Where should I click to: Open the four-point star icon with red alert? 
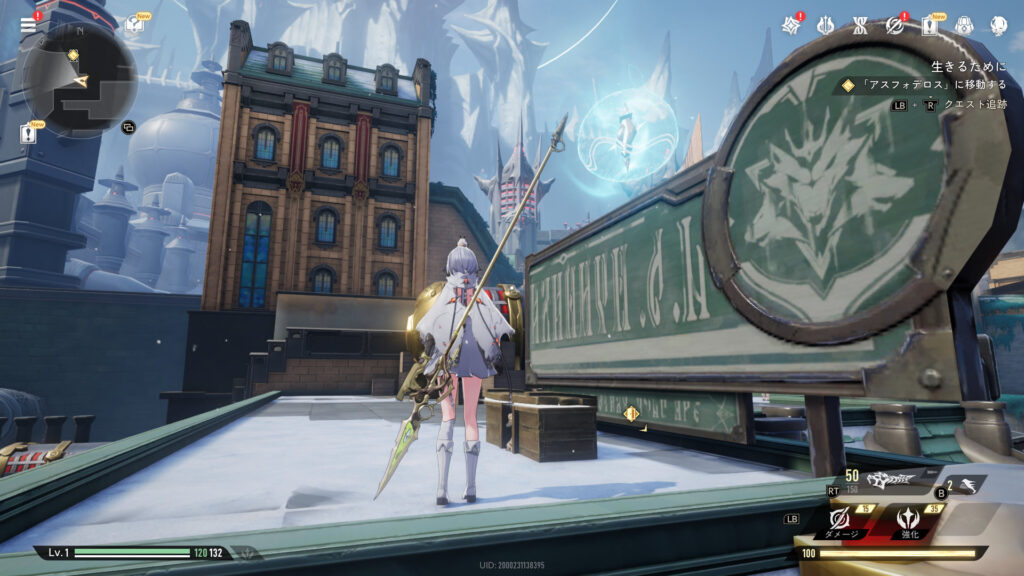point(791,25)
